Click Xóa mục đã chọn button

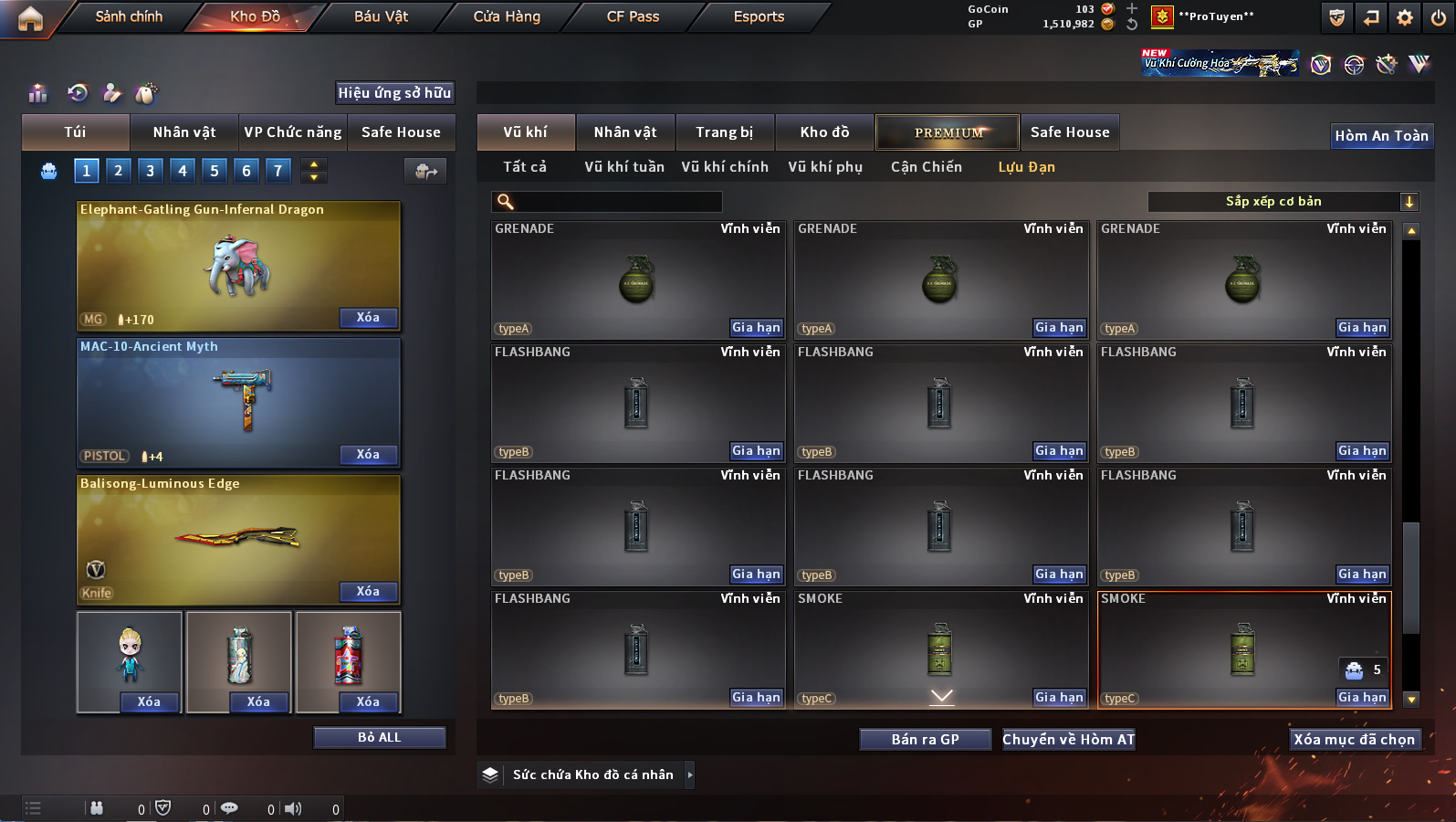(x=1354, y=740)
